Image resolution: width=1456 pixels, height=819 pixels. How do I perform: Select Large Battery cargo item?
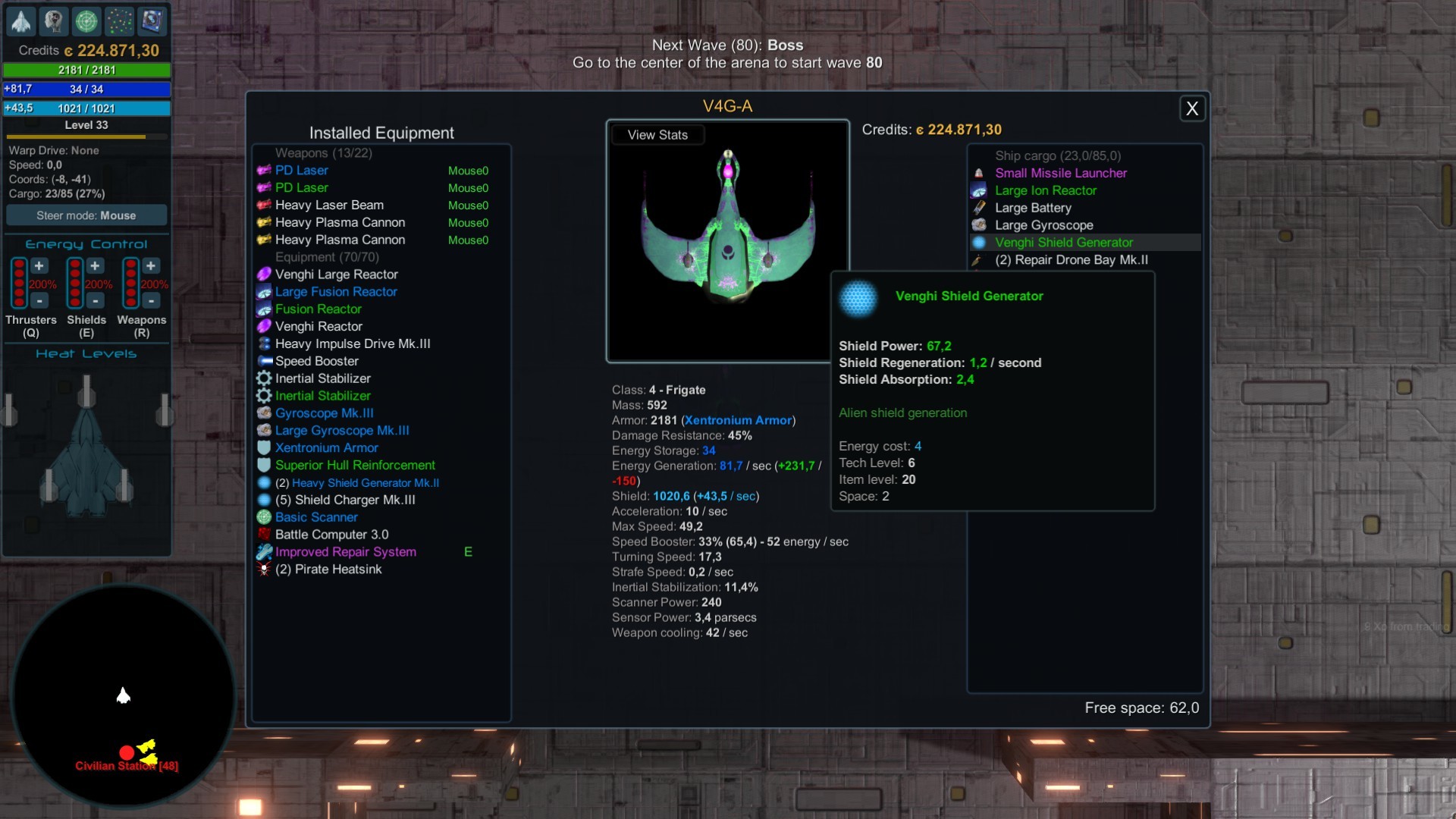click(x=1033, y=208)
